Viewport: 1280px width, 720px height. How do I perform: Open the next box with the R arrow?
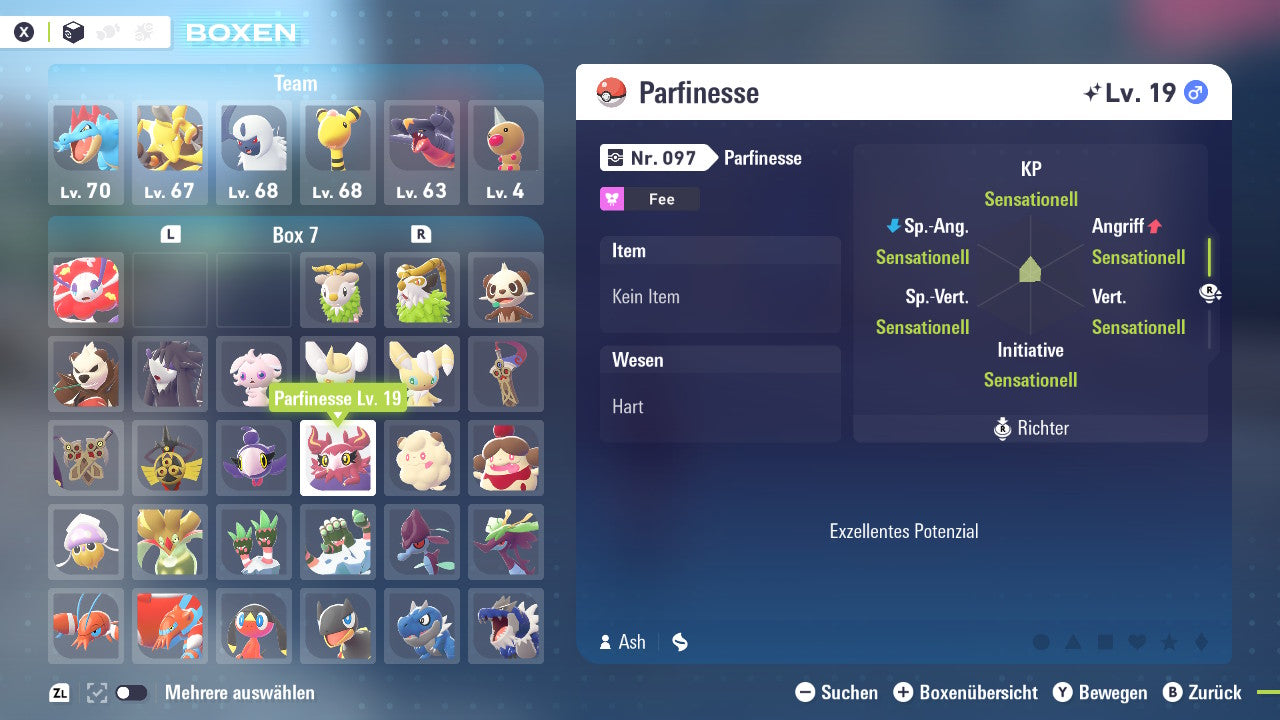point(421,233)
